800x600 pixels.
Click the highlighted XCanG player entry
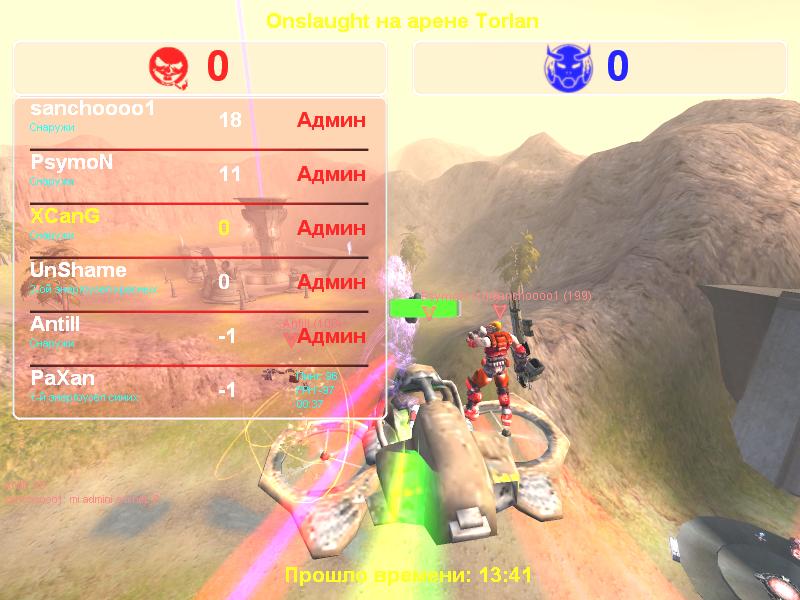tap(66, 217)
